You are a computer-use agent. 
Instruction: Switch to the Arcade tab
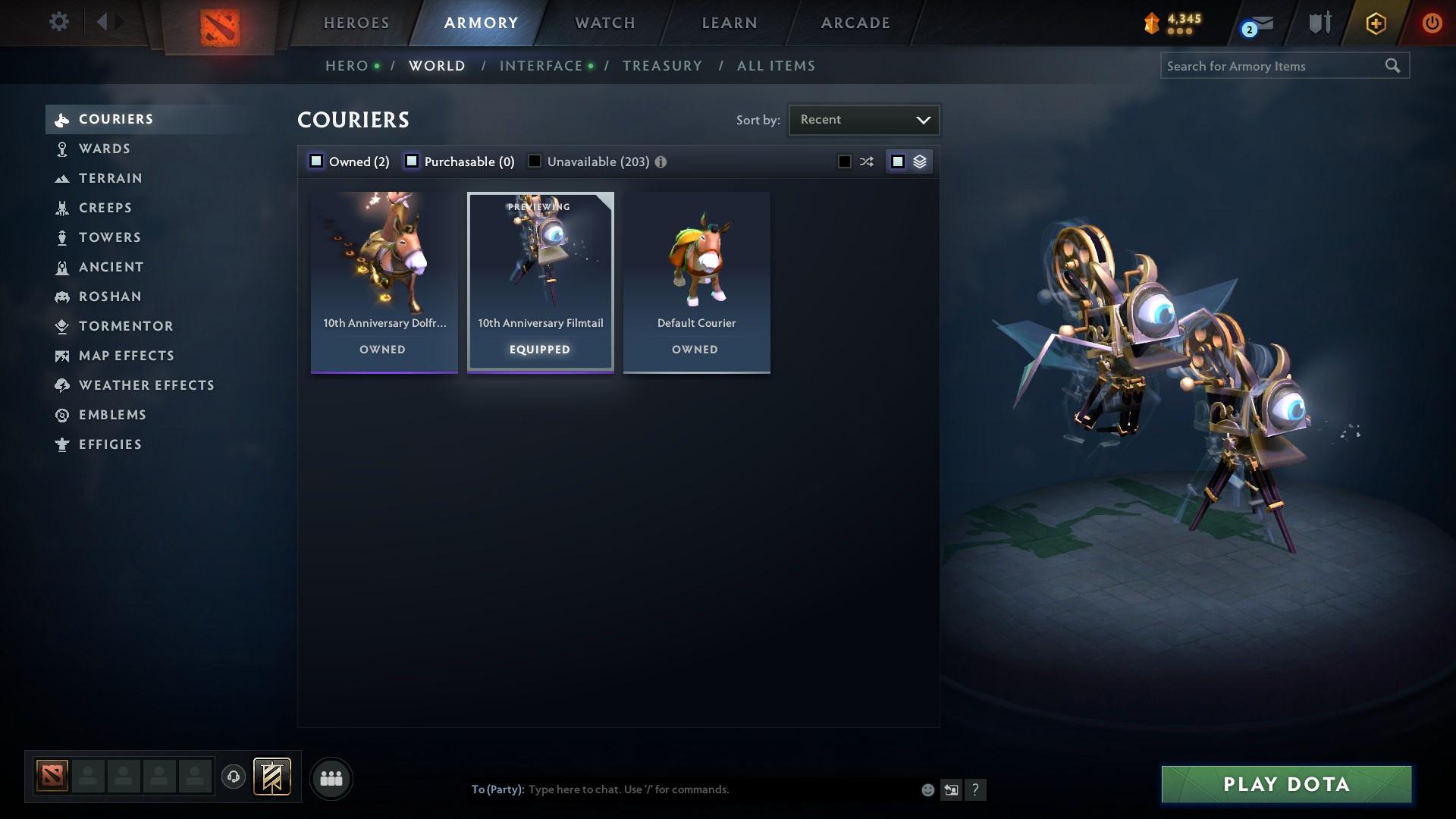tap(854, 23)
